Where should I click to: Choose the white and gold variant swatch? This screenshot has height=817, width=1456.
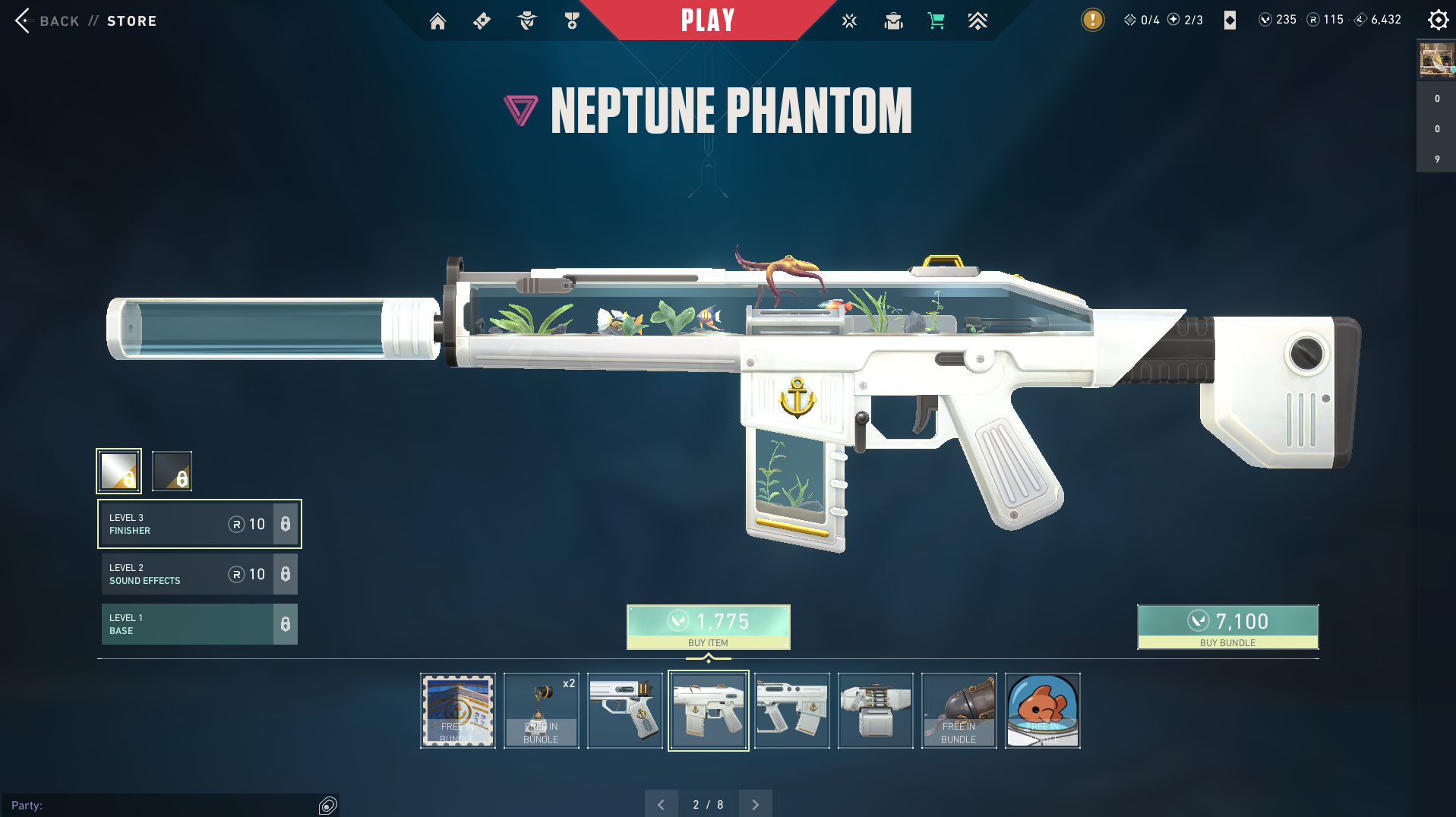coord(119,471)
